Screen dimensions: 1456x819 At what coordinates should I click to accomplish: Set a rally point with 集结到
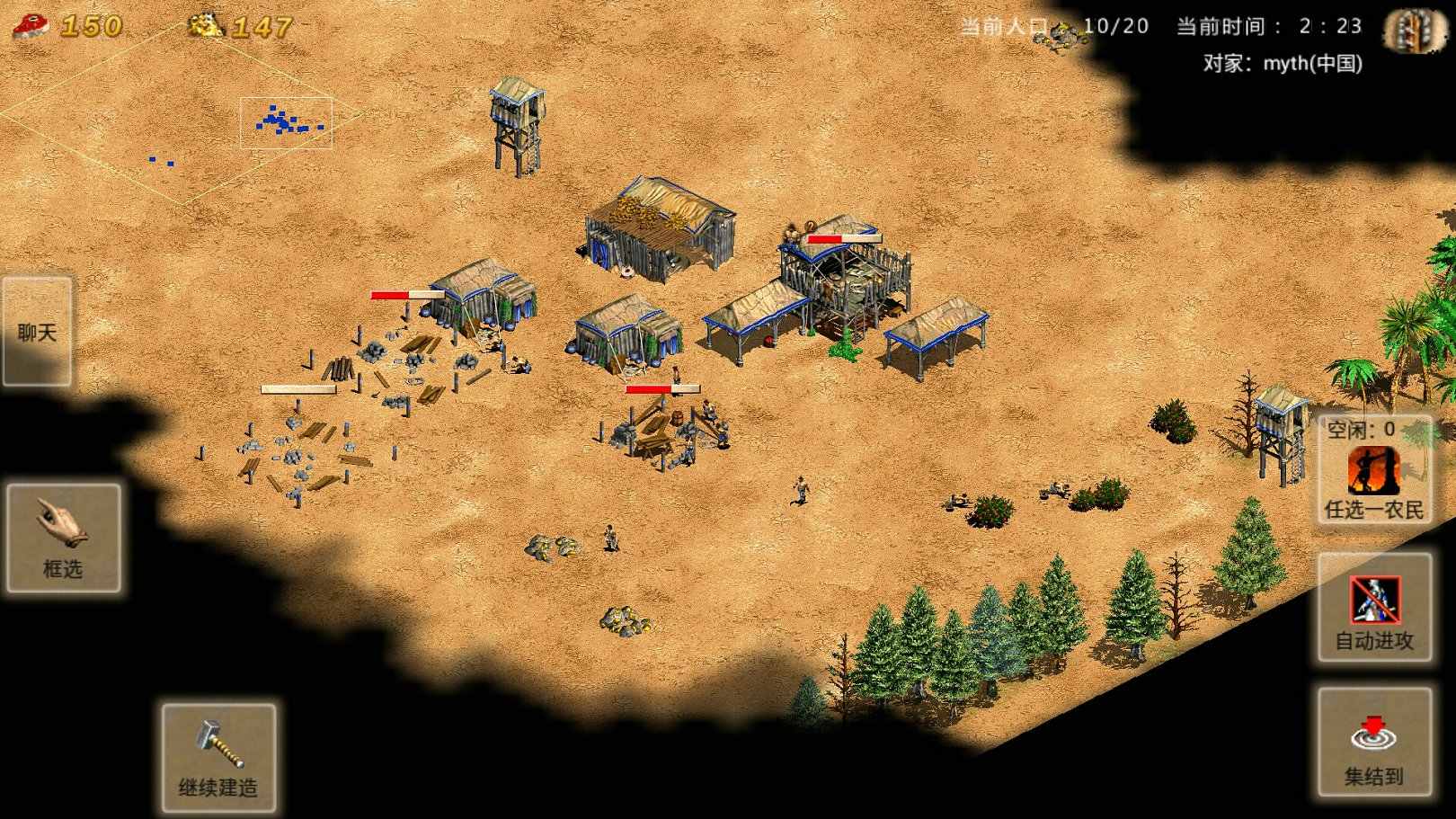point(1373,743)
